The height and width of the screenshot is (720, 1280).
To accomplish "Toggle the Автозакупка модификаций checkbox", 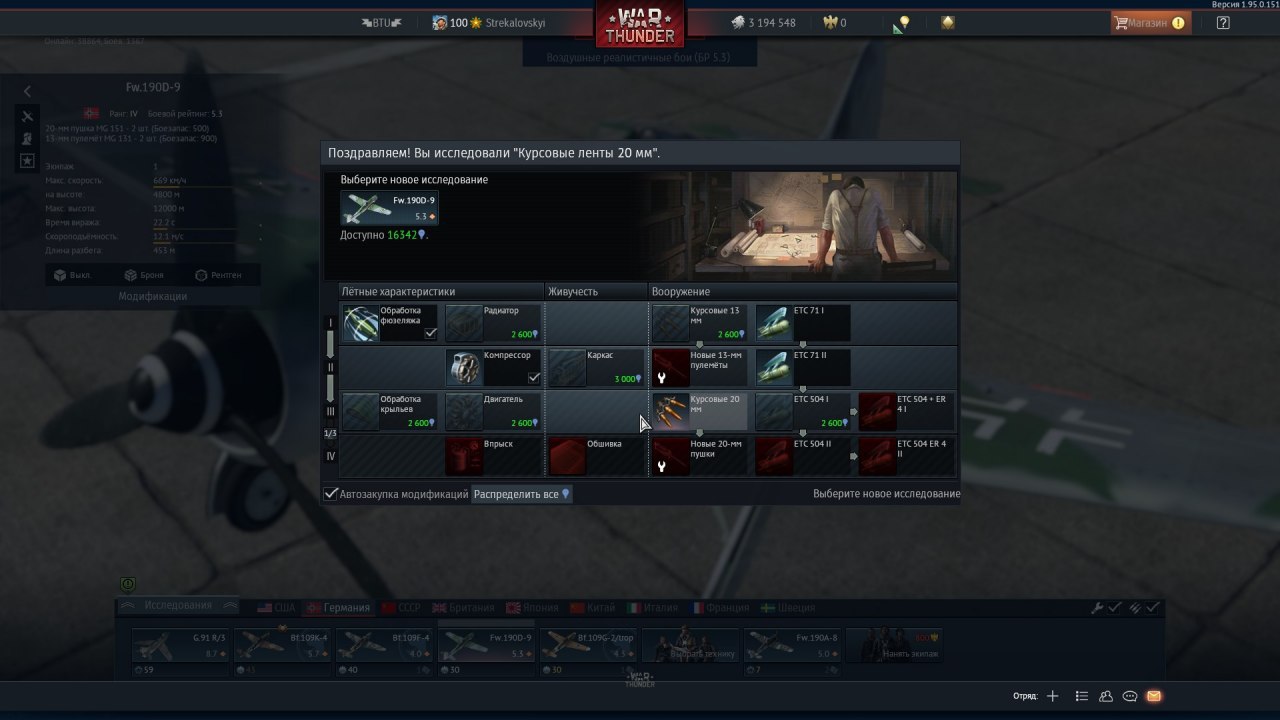I will tap(331, 494).
